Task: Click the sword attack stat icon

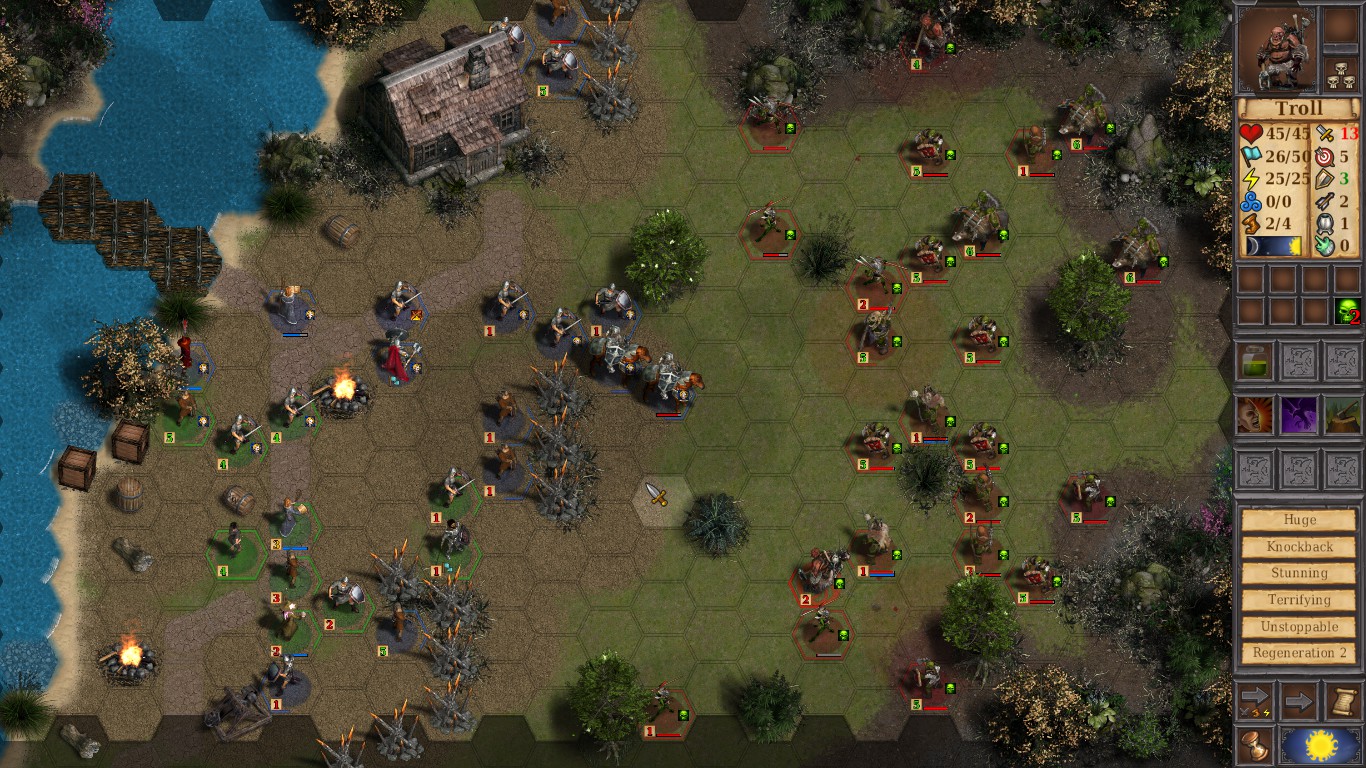Action: click(1324, 133)
